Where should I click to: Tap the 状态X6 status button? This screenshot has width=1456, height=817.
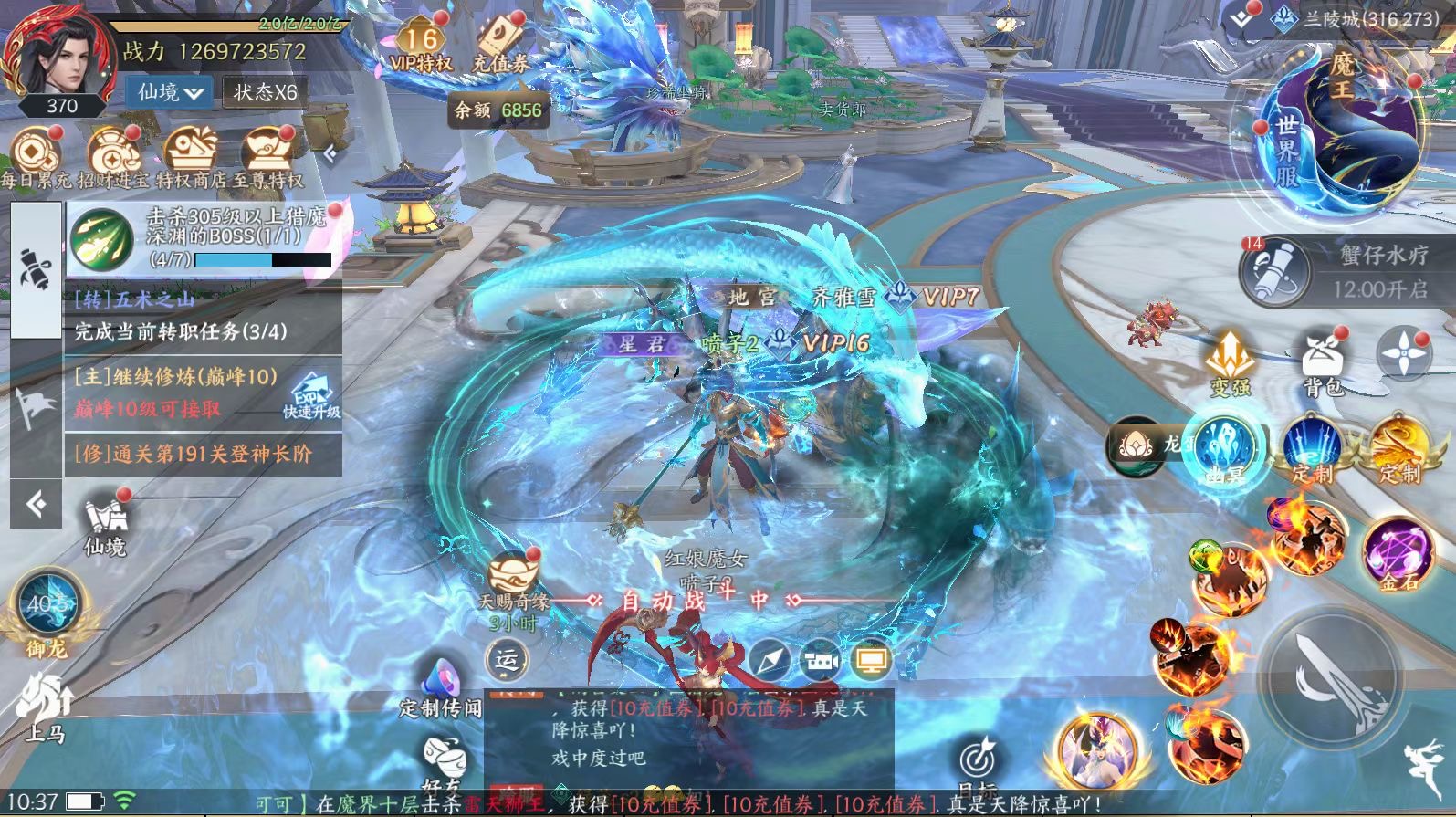(x=265, y=92)
